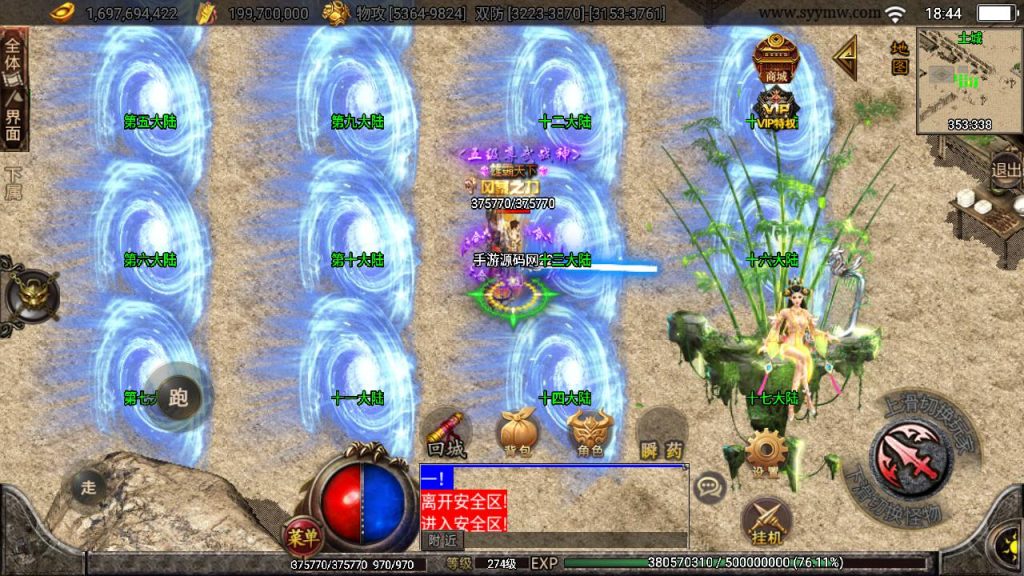Screen dimensions: 1024x576
Task: Tap the red sword attack button
Action: pos(910,456)
